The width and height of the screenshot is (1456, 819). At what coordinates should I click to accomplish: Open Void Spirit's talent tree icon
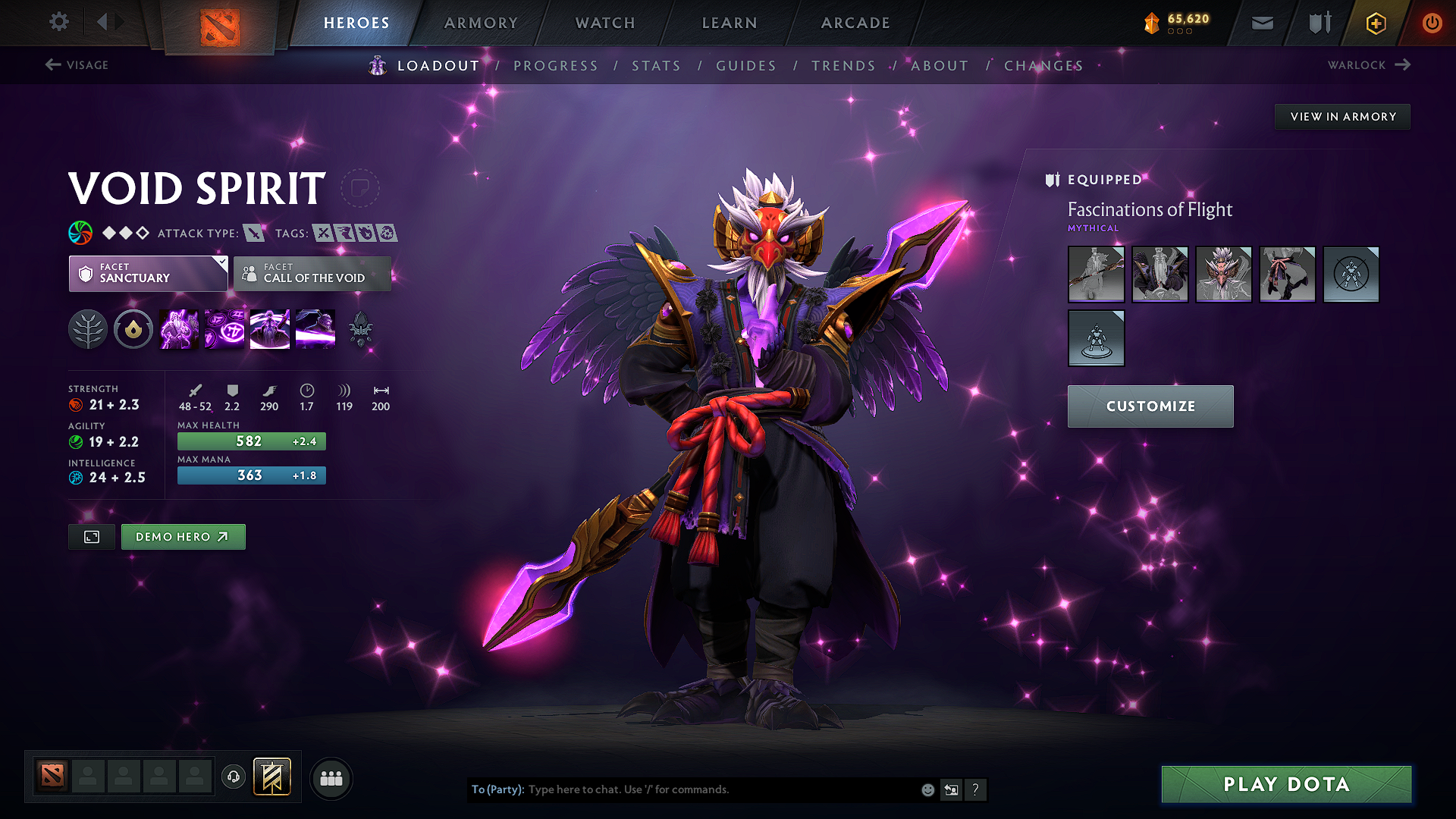coord(88,329)
